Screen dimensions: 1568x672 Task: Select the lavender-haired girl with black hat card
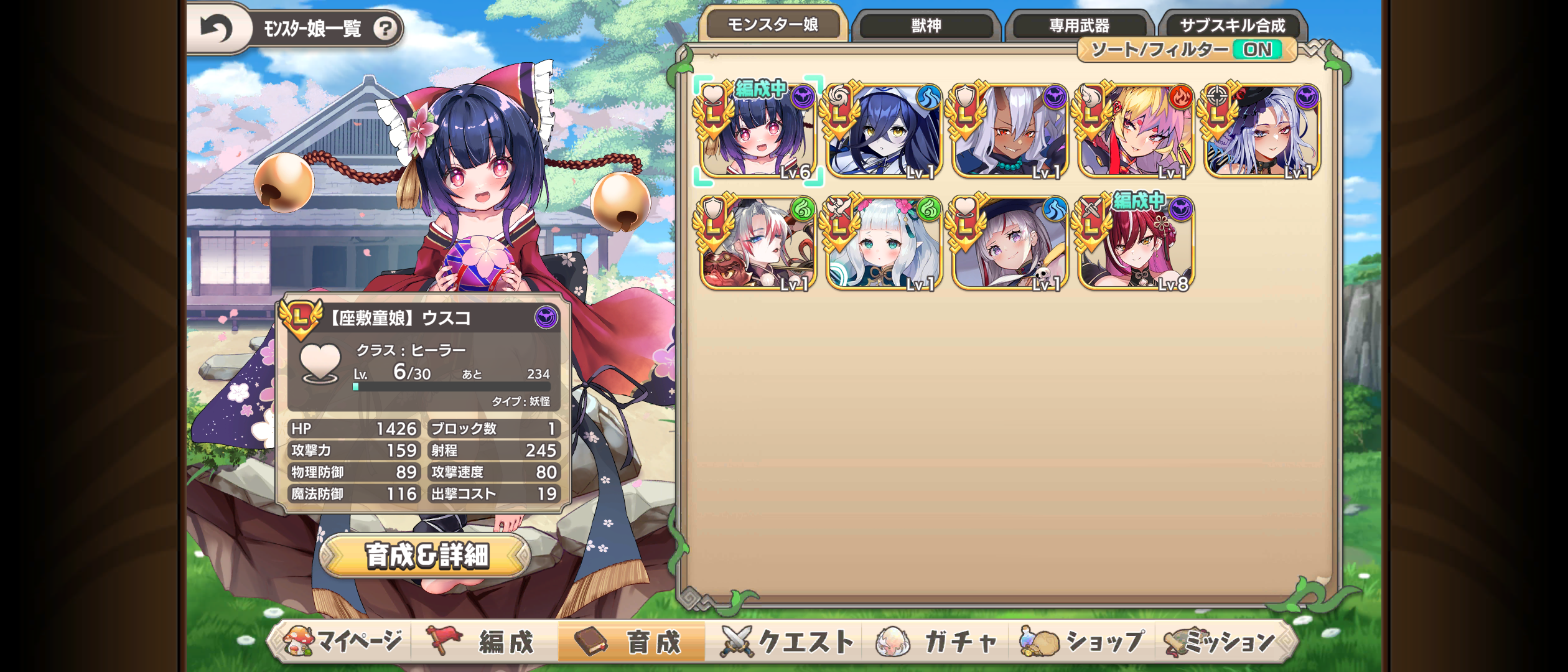1262,131
